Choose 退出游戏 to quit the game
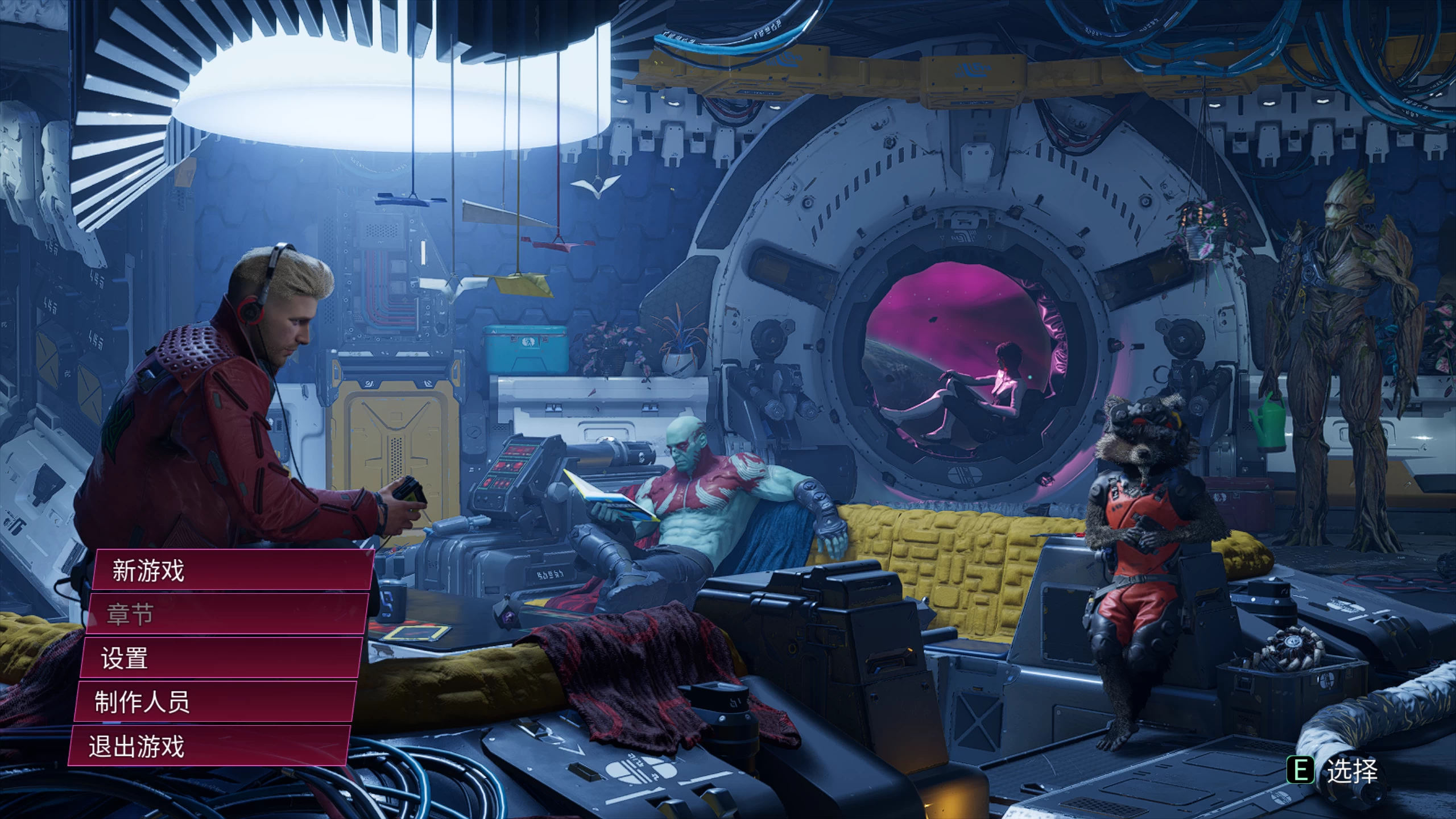The image size is (1456, 819). 139,746
